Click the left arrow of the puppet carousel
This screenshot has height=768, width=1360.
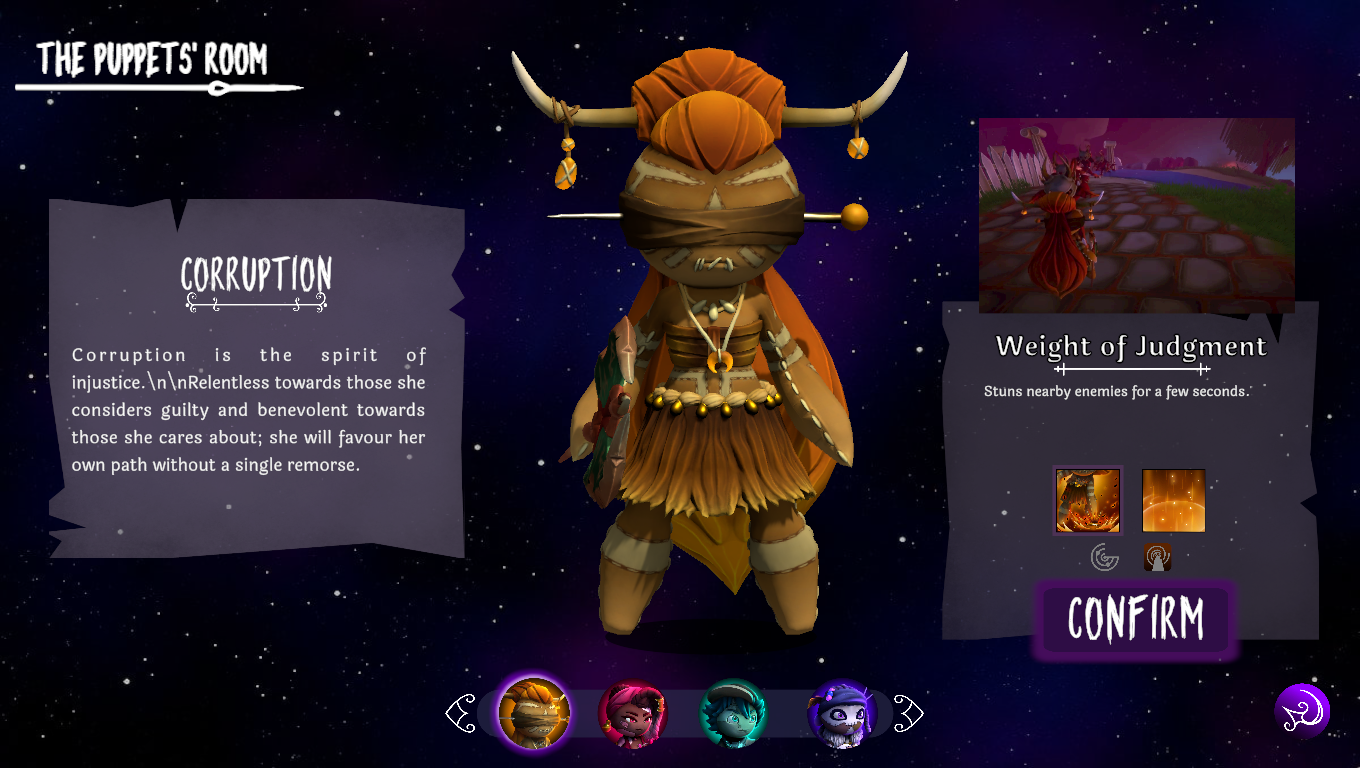[461, 714]
